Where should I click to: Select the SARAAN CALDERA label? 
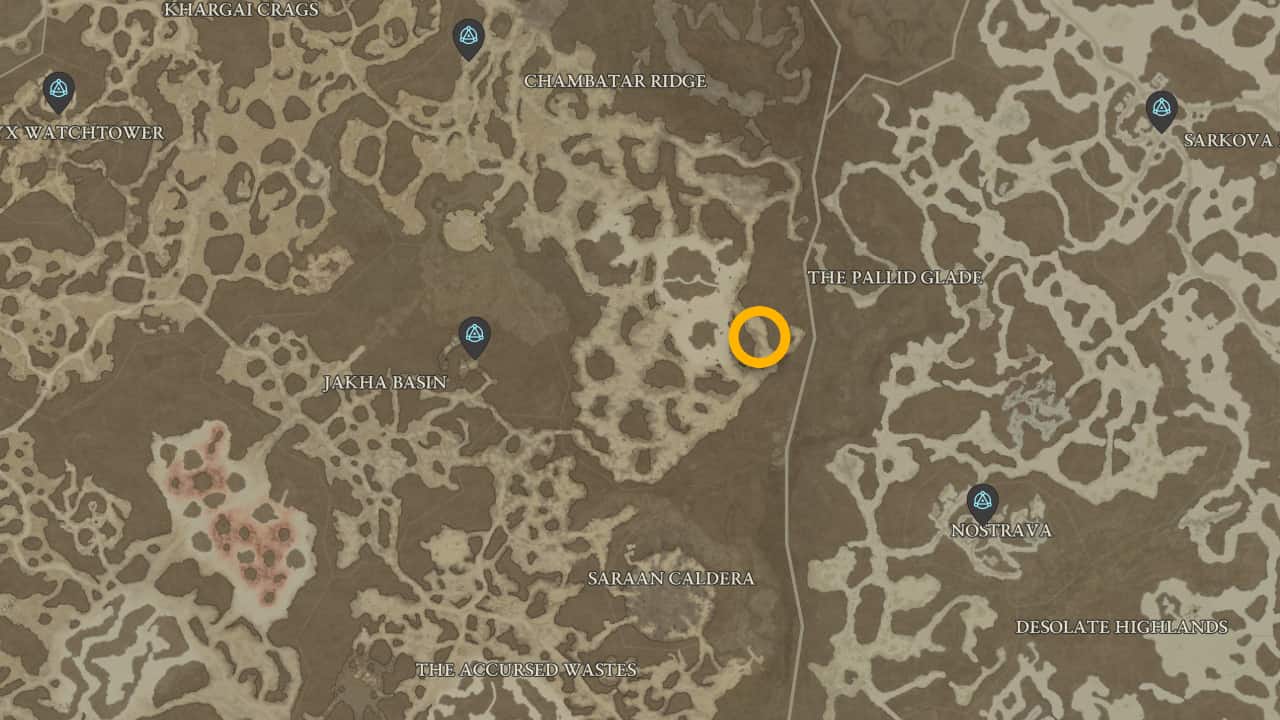[x=673, y=578]
